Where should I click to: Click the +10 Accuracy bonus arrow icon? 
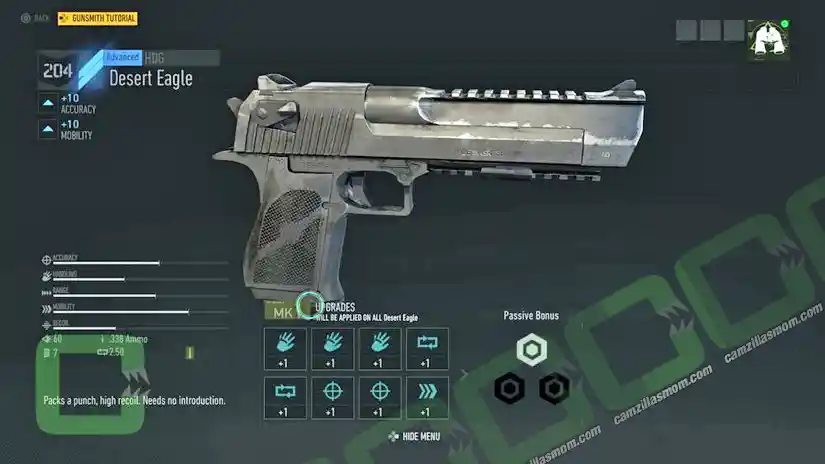pyautogui.click(x=48, y=102)
